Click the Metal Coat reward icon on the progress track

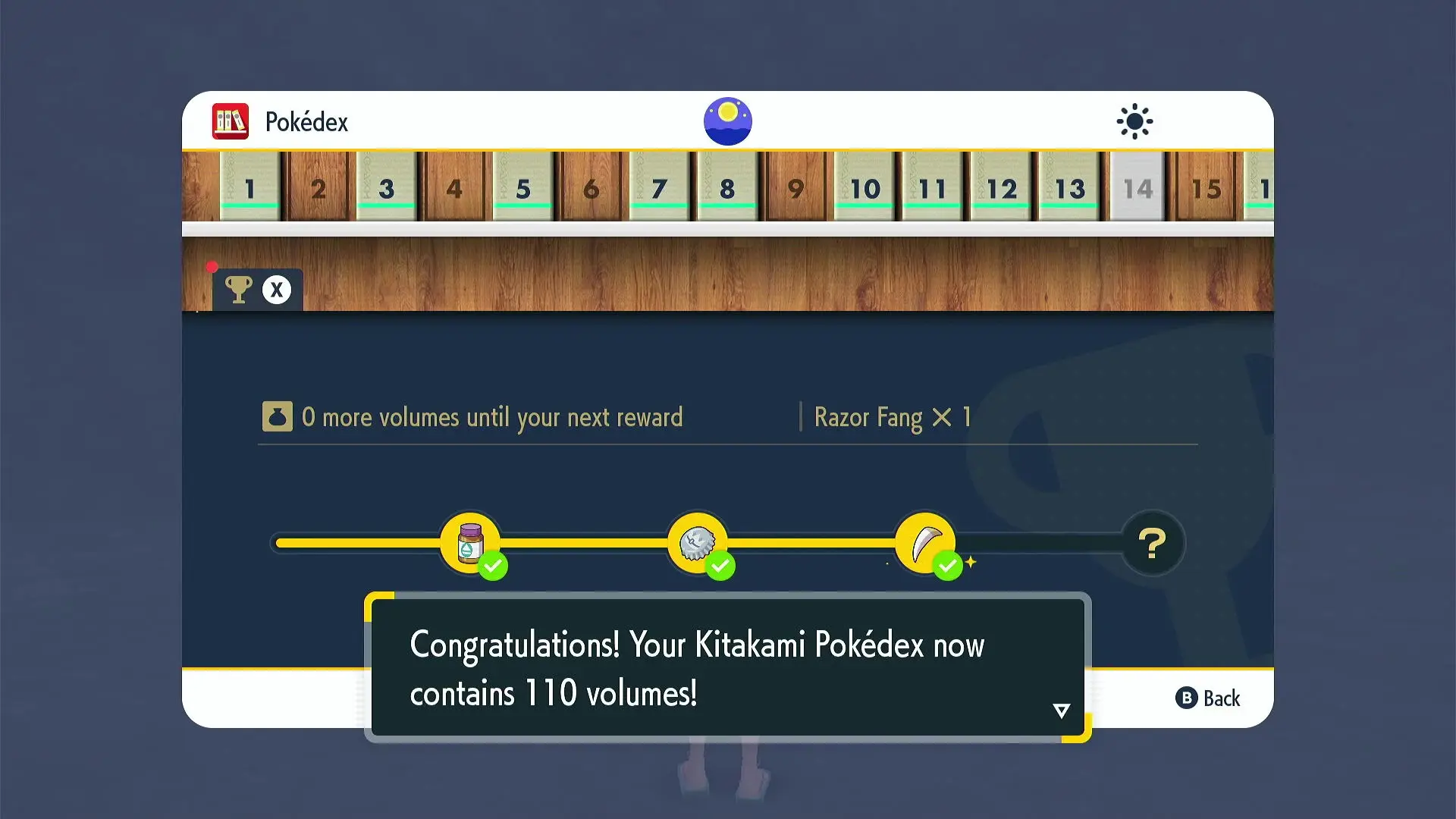pos(698,541)
